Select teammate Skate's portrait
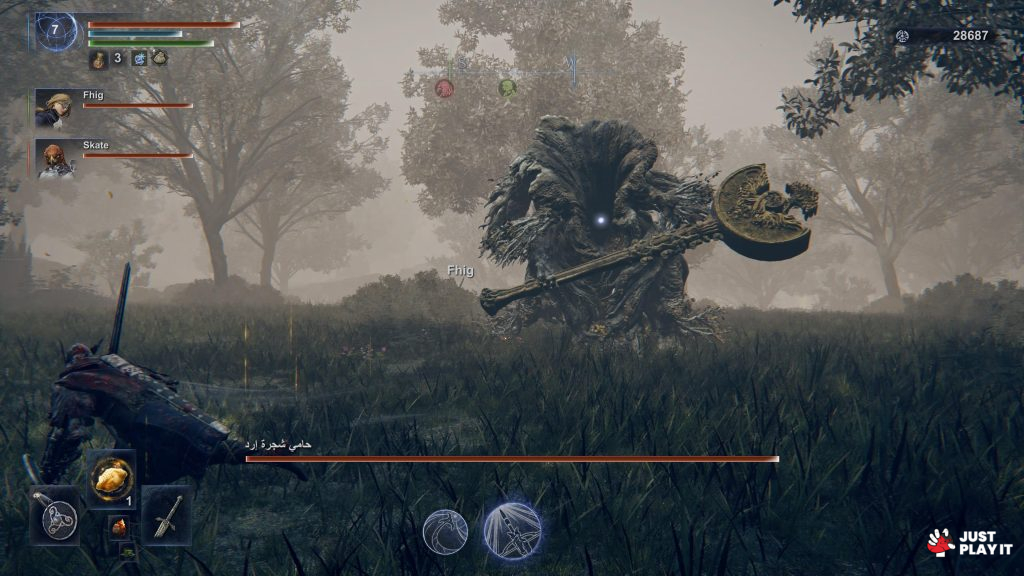Screen dimensions: 1024x576 click(x=54, y=158)
